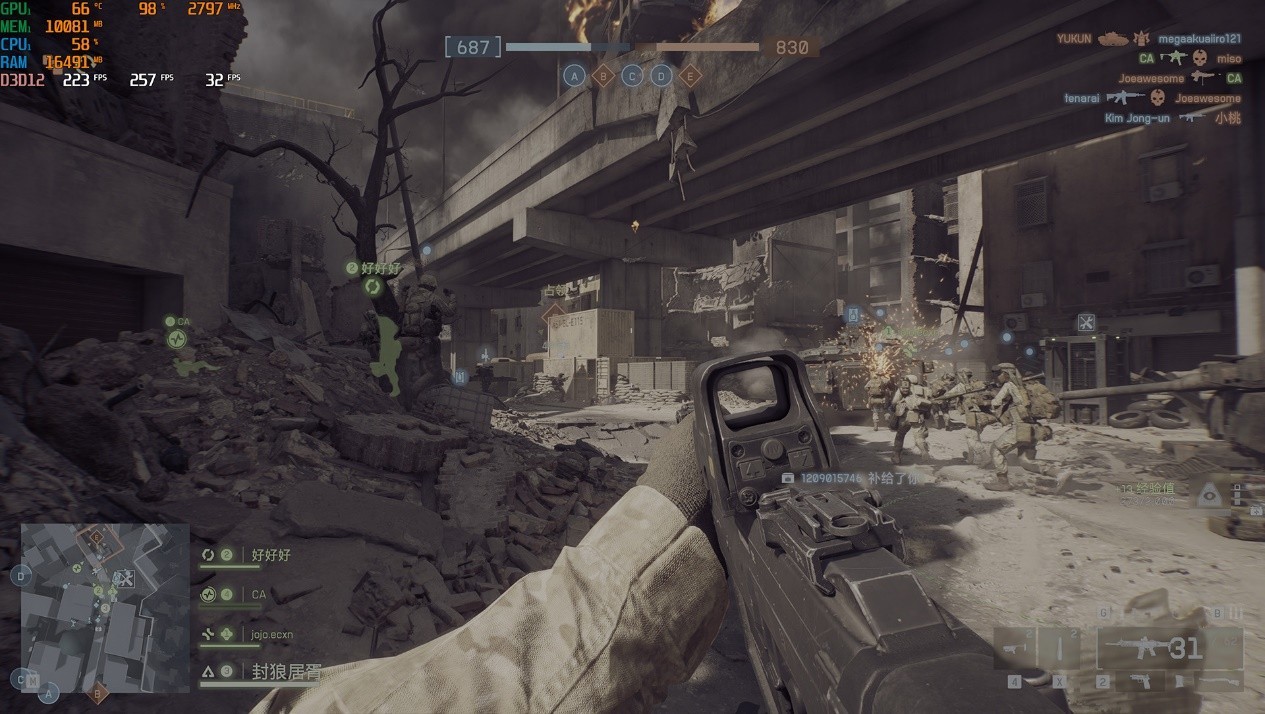Select objective B diamond in top bar

point(603,75)
